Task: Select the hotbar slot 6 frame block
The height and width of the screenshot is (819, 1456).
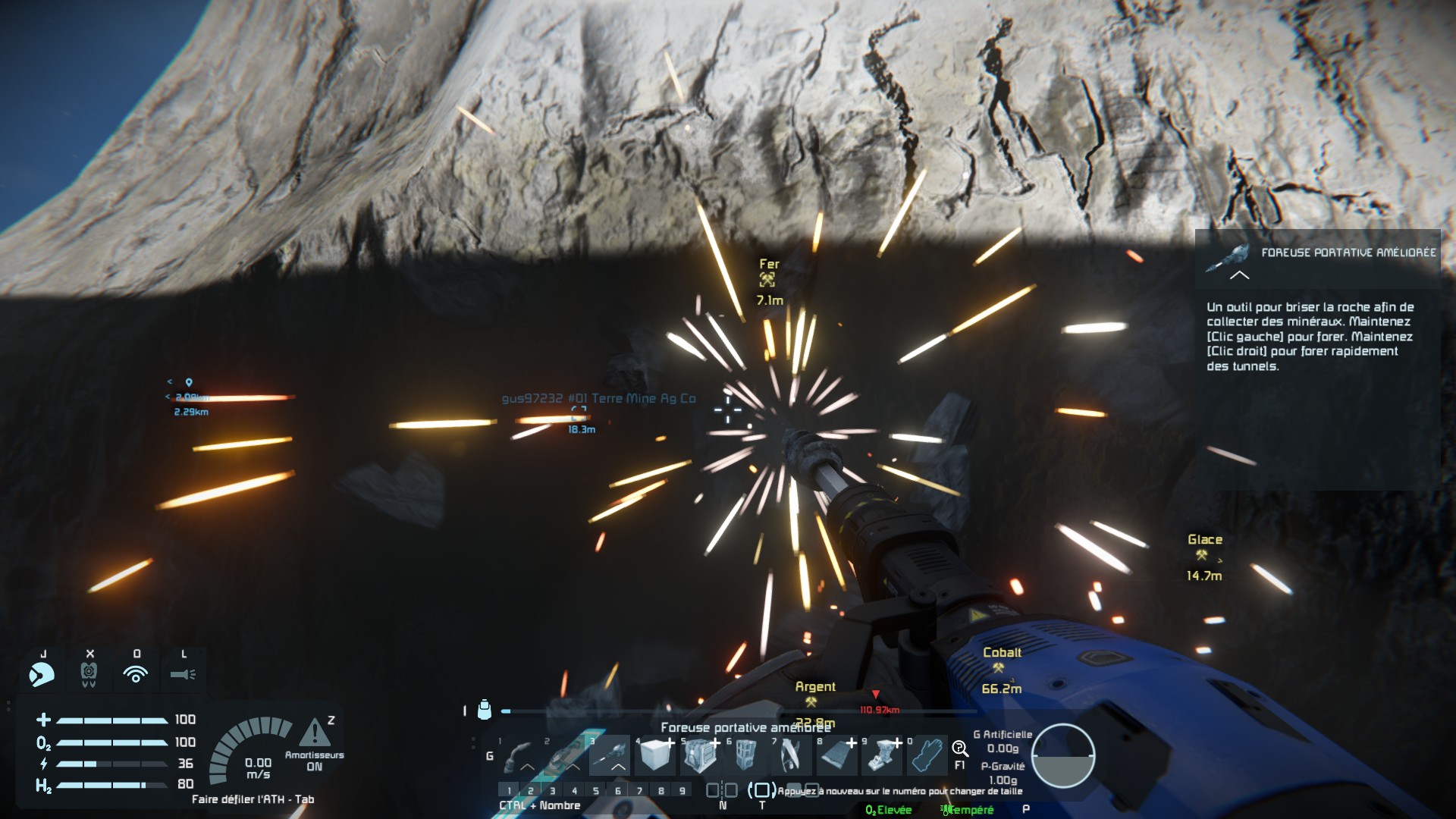Action: coord(746,756)
